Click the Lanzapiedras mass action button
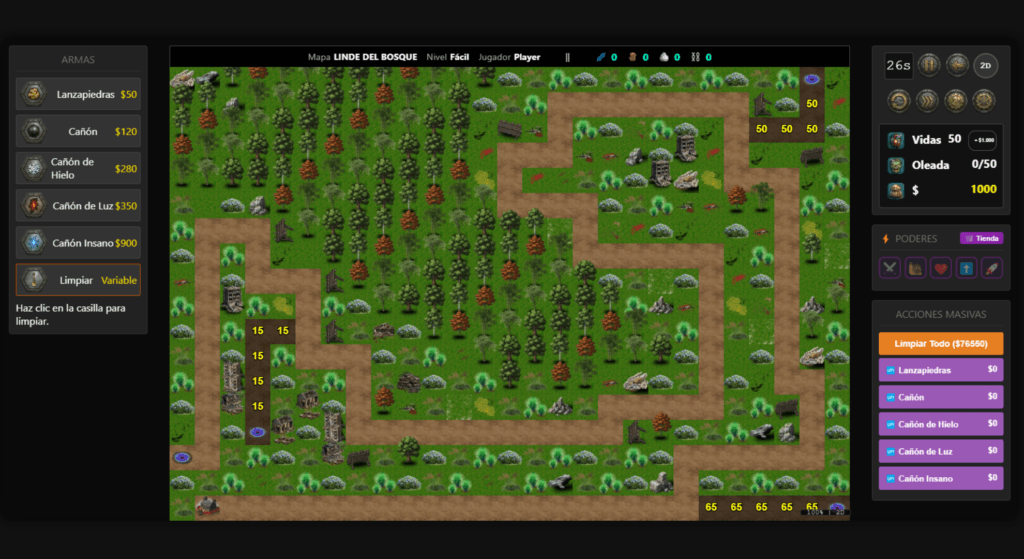Image resolution: width=1024 pixels, height=559 pixels. [940, 370]
